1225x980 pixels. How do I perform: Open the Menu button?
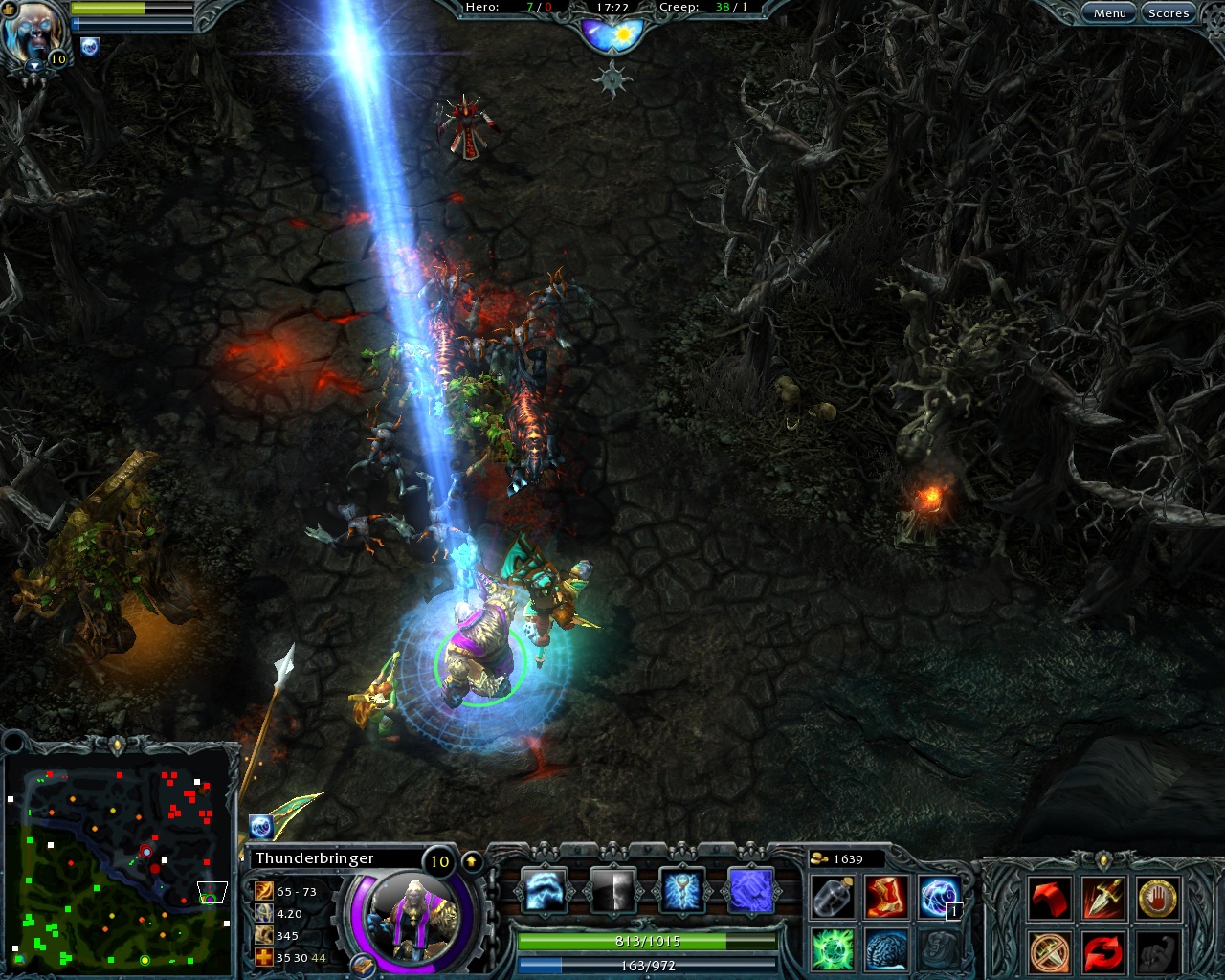tap(1109, 13)
